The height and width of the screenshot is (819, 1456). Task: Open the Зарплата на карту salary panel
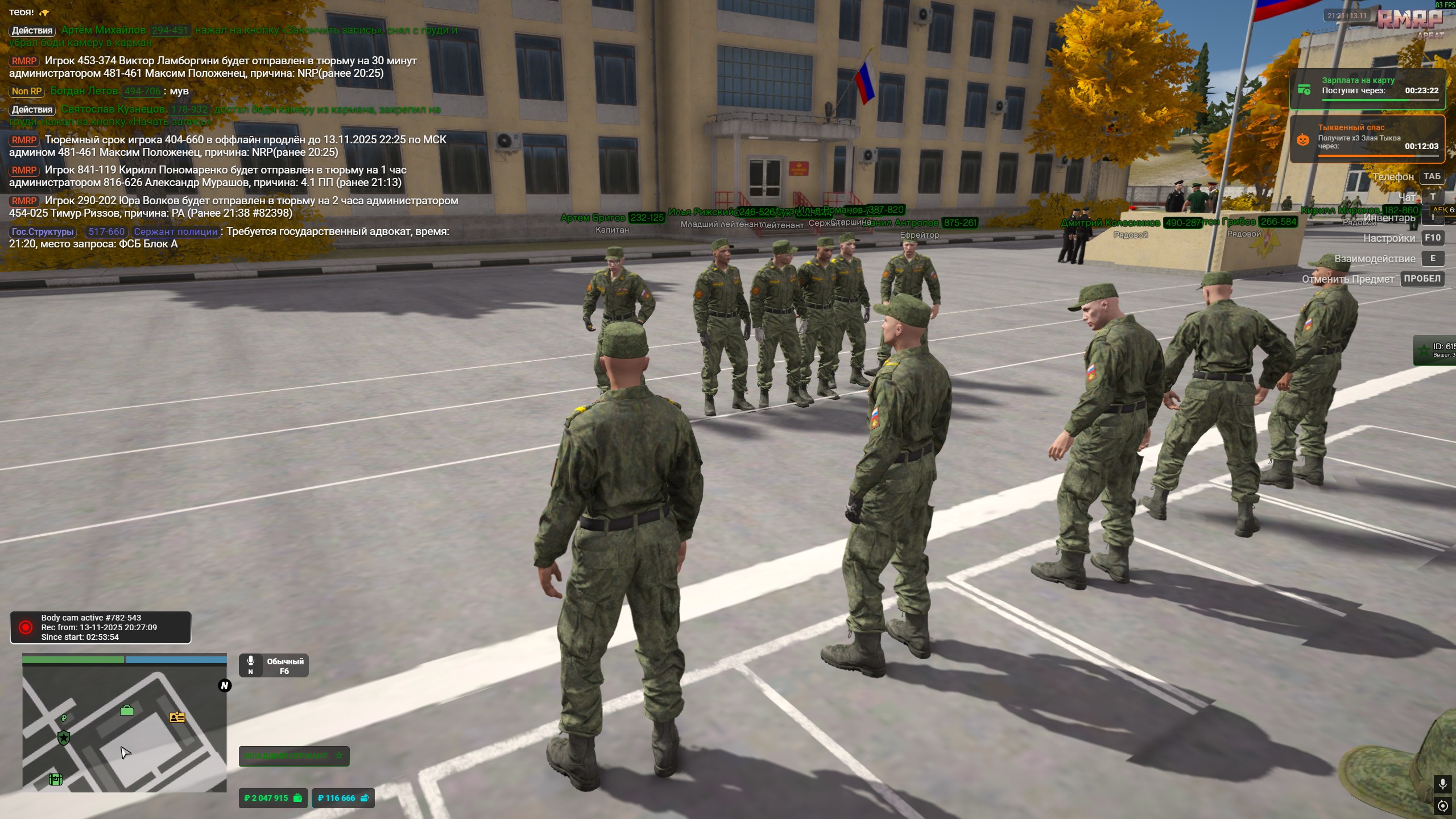click(x=1367, y=89)
